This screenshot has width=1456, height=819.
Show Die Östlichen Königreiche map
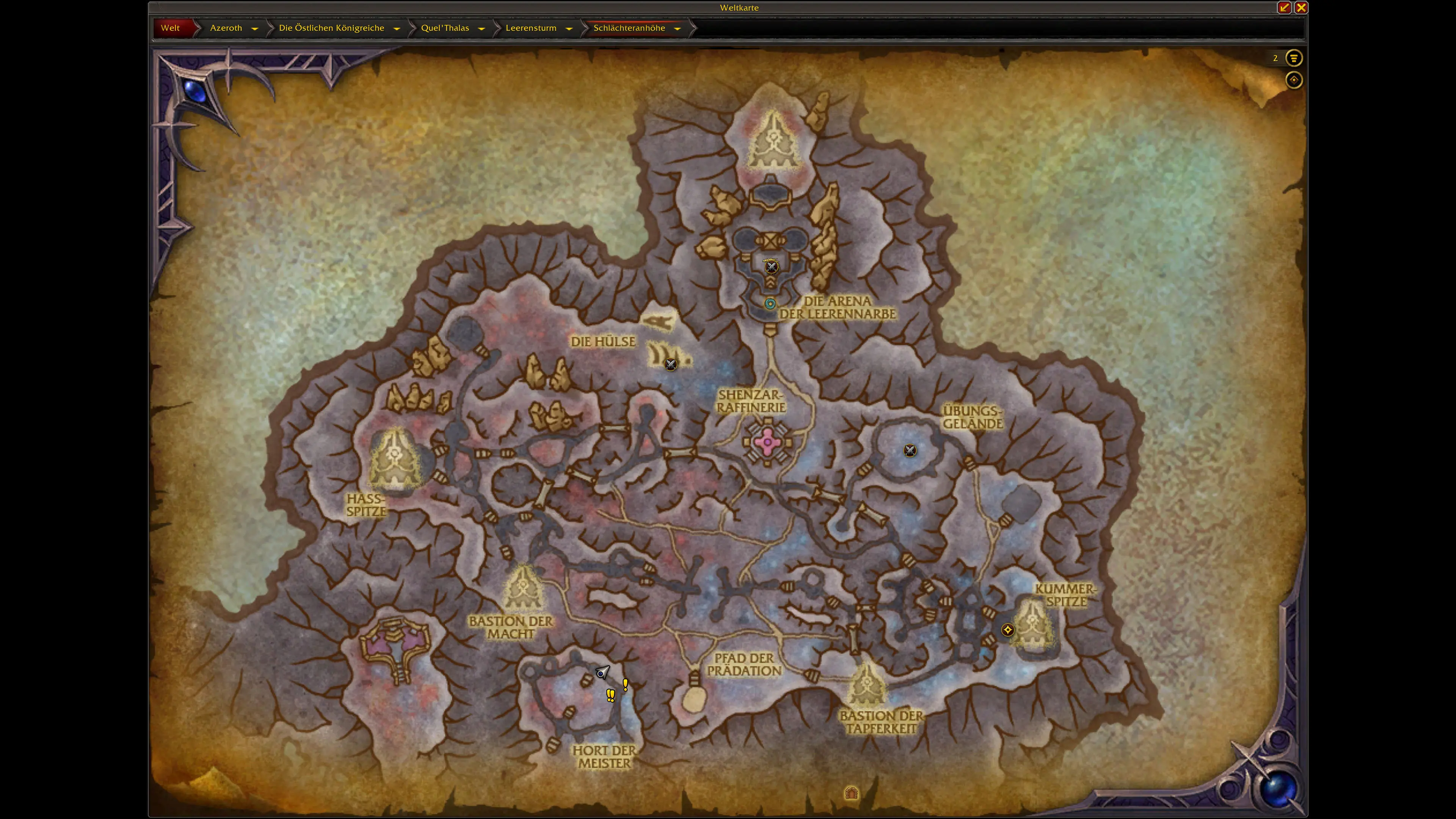(x=331, y=28)
